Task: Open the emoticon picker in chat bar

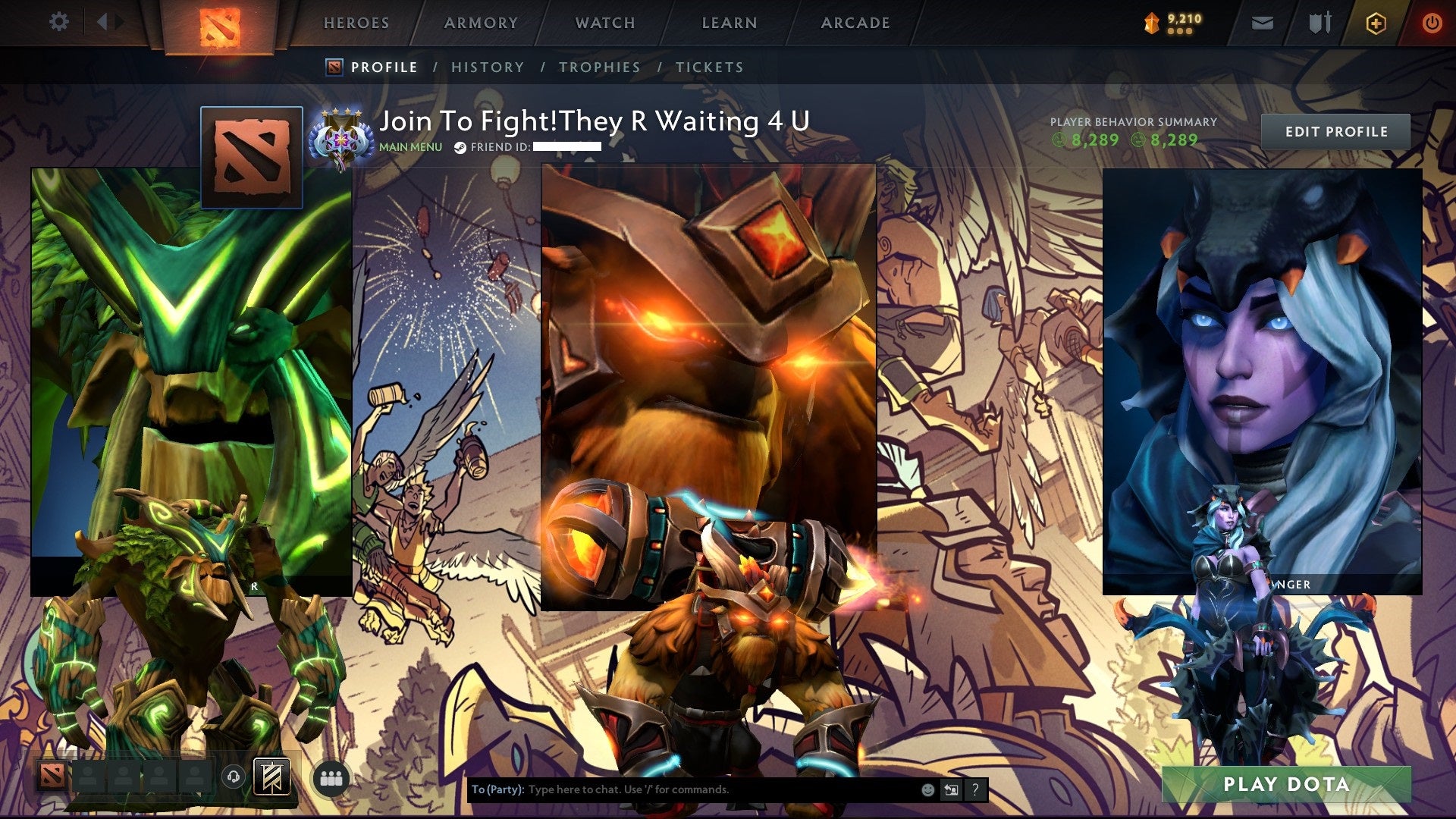Action: click(927, 789)
